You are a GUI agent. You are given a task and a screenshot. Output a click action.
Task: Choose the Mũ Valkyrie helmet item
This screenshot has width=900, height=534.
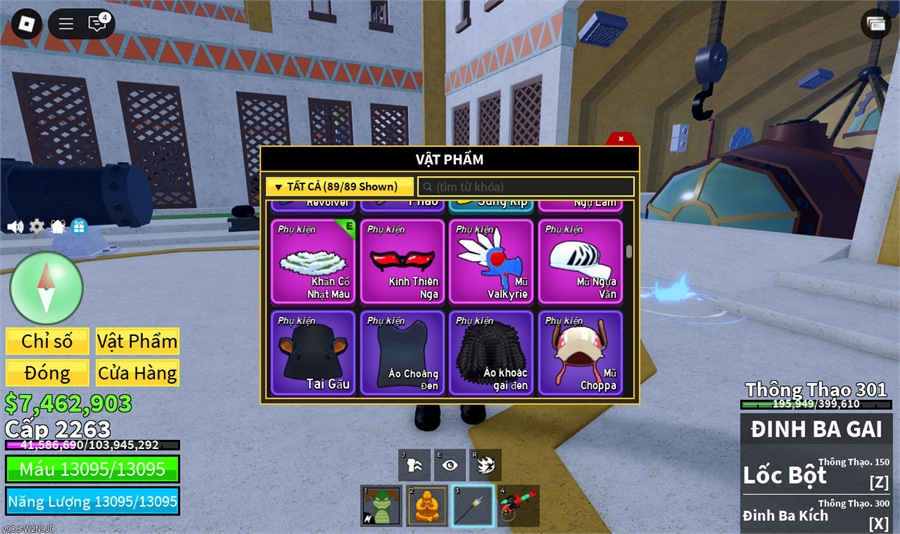(x=491, y=261)
